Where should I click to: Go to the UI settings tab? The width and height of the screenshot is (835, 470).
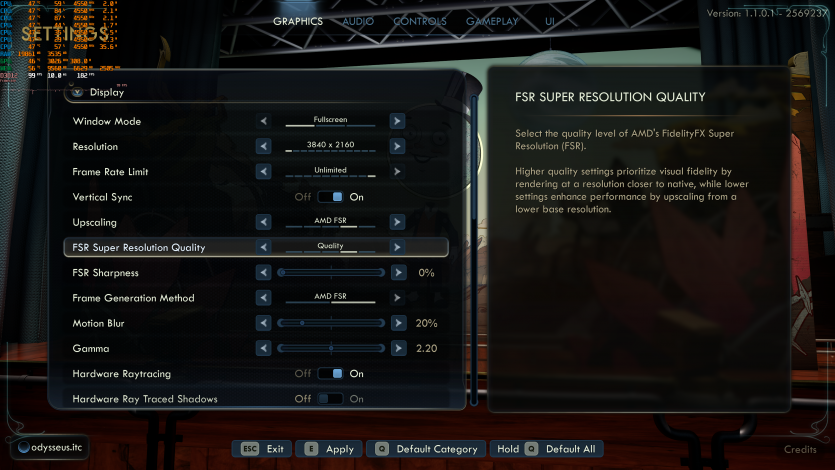551,21
